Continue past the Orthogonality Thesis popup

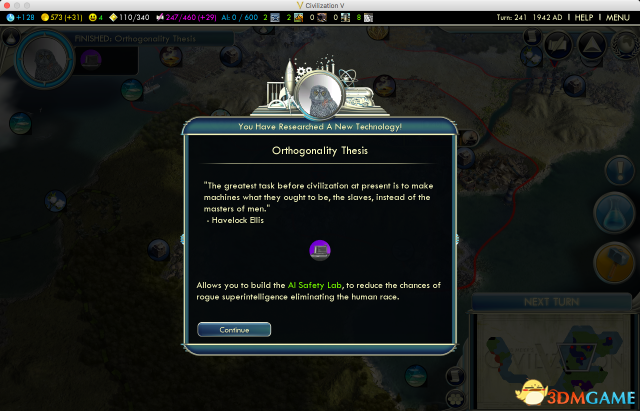pyautogui.click(x=234, y=329)
